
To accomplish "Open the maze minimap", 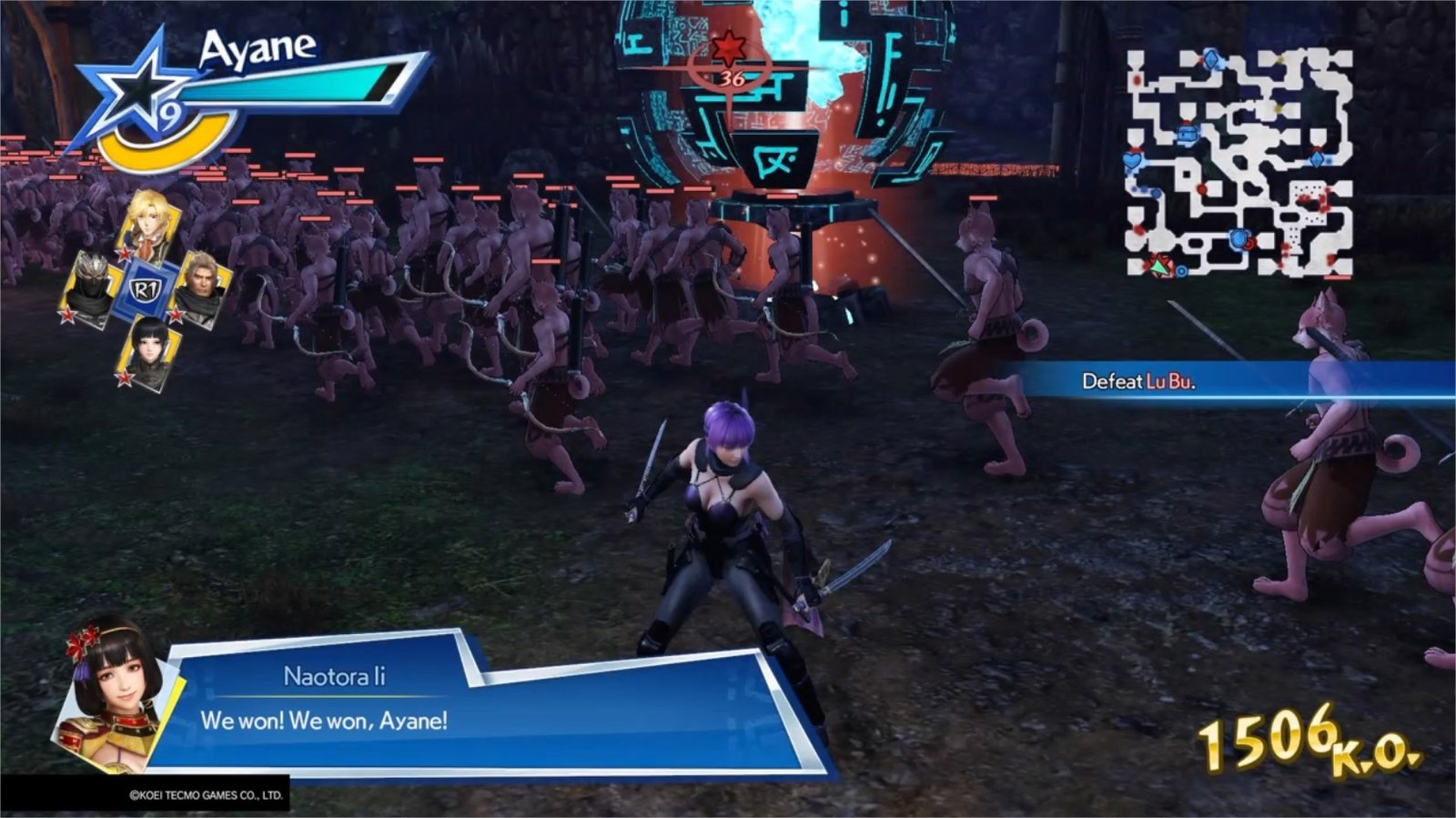I will click(x=1239, y=163).
